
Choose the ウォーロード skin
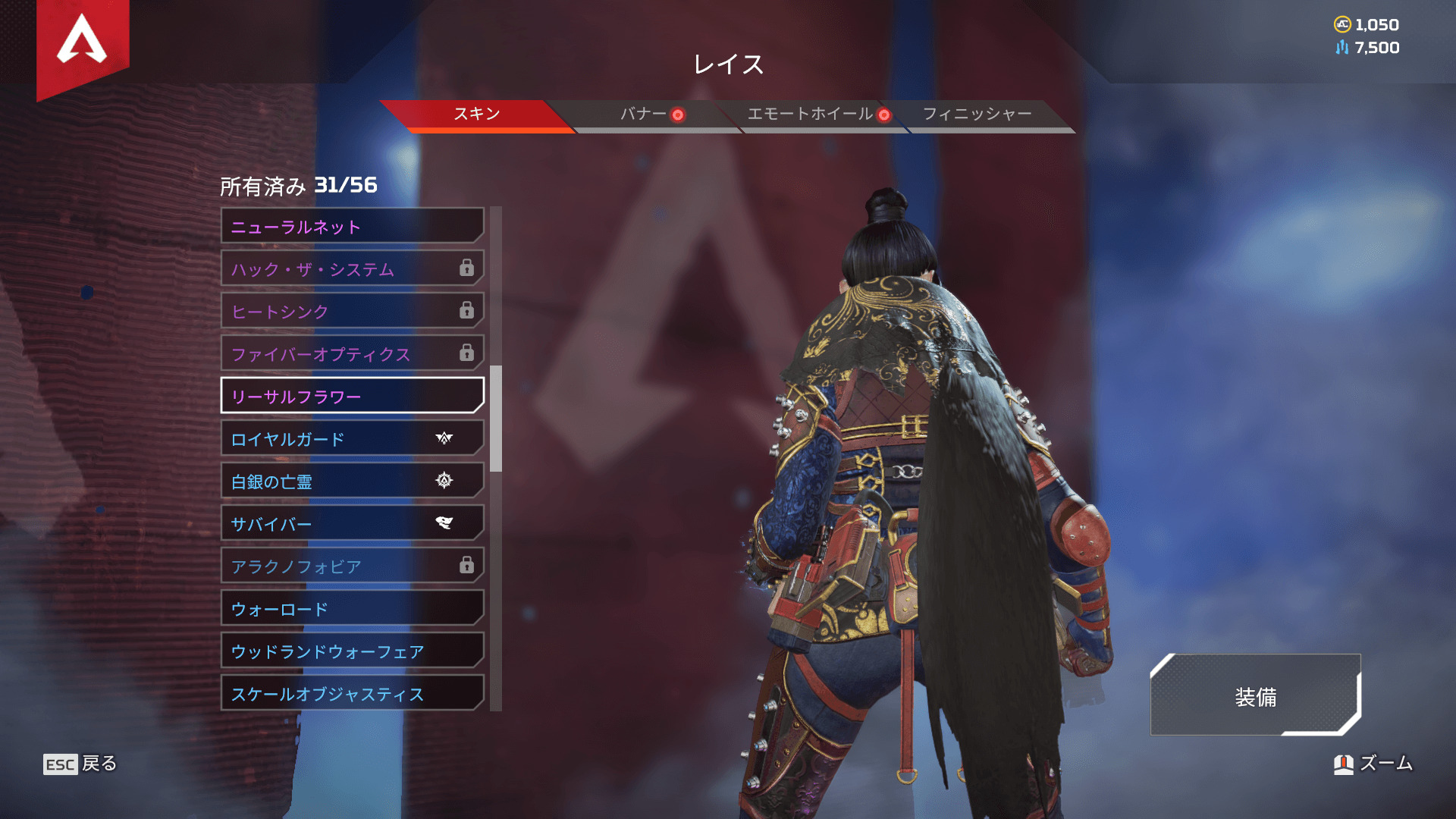pyautogui.click(x=352, y=608)
